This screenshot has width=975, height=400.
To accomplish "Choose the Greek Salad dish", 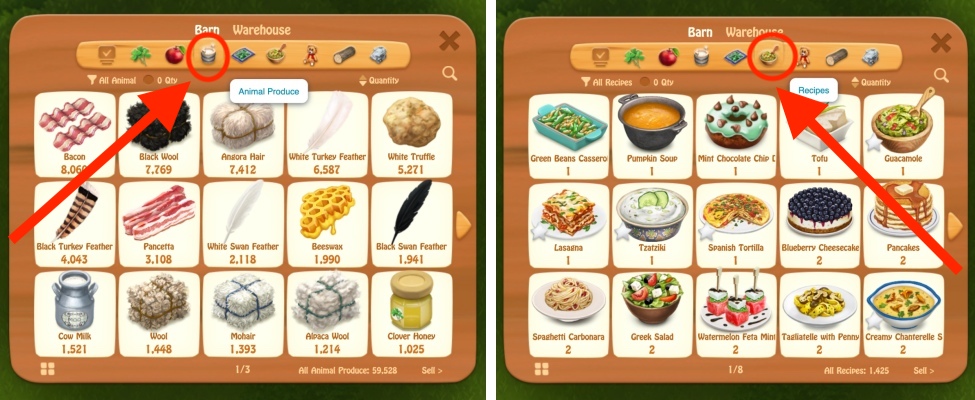I will (652, 309).
